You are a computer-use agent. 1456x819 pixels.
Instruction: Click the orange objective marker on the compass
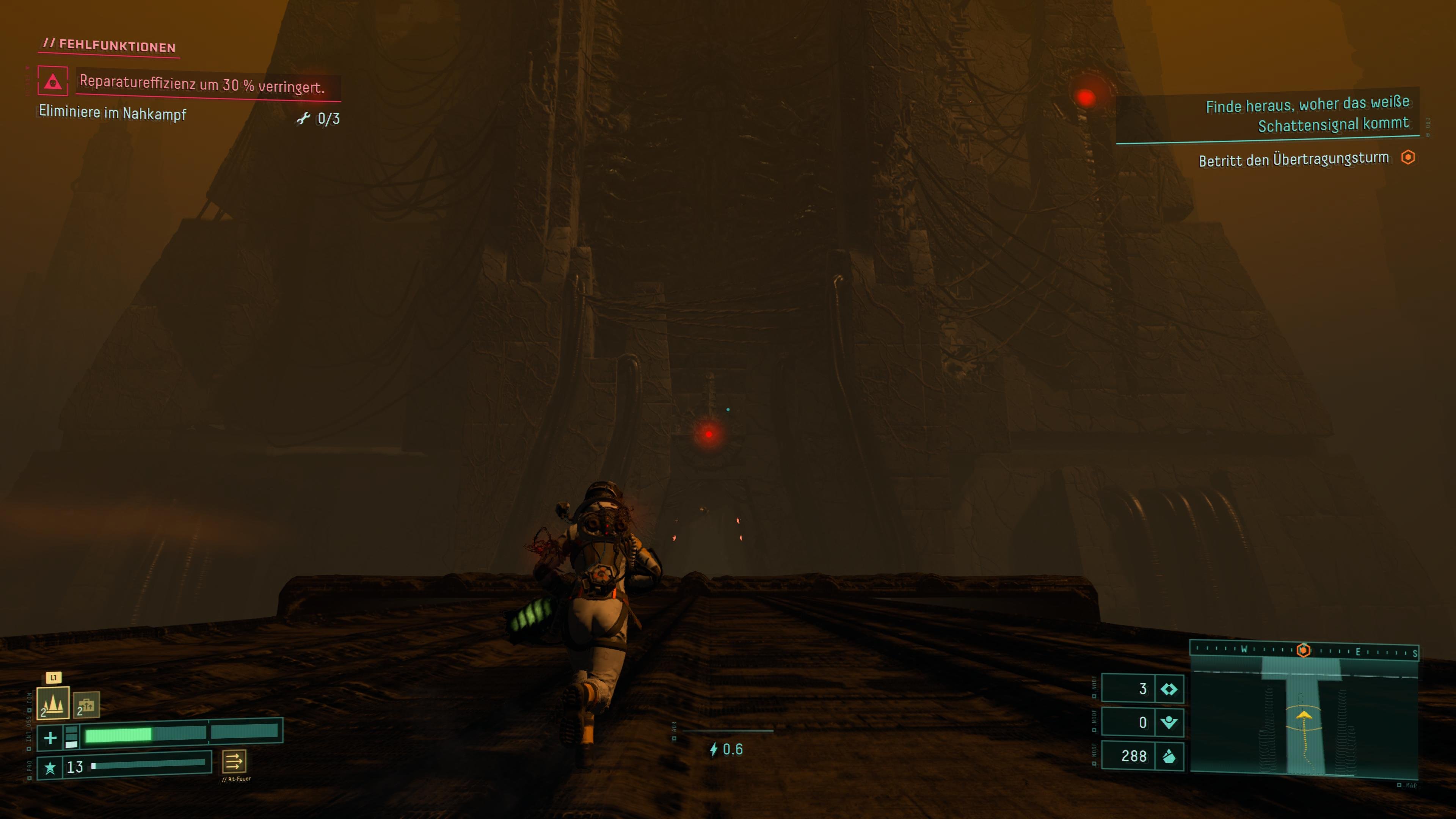[1304, 650]
